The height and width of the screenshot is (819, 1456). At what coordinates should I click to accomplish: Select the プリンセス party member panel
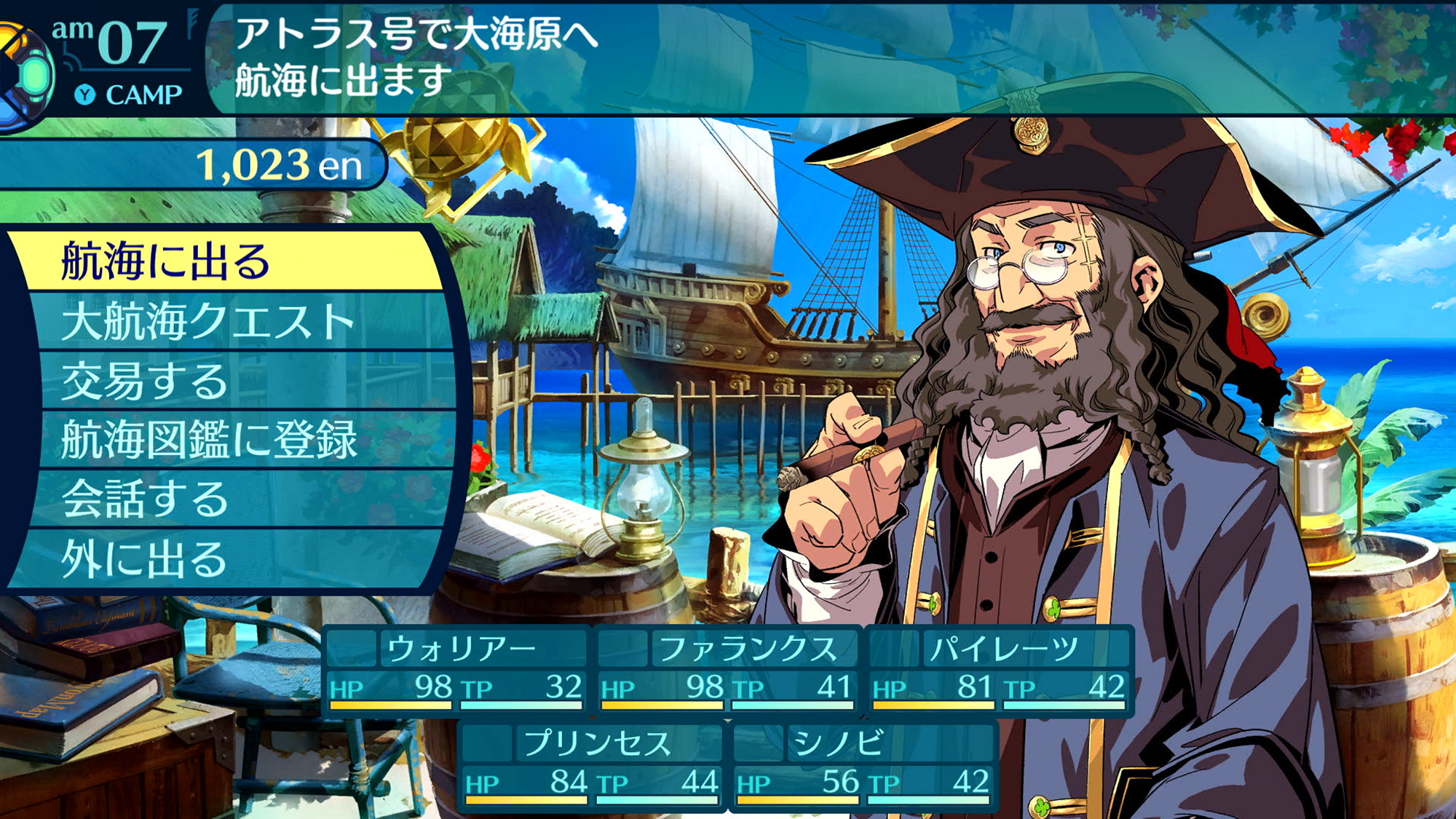coord(592,765)
